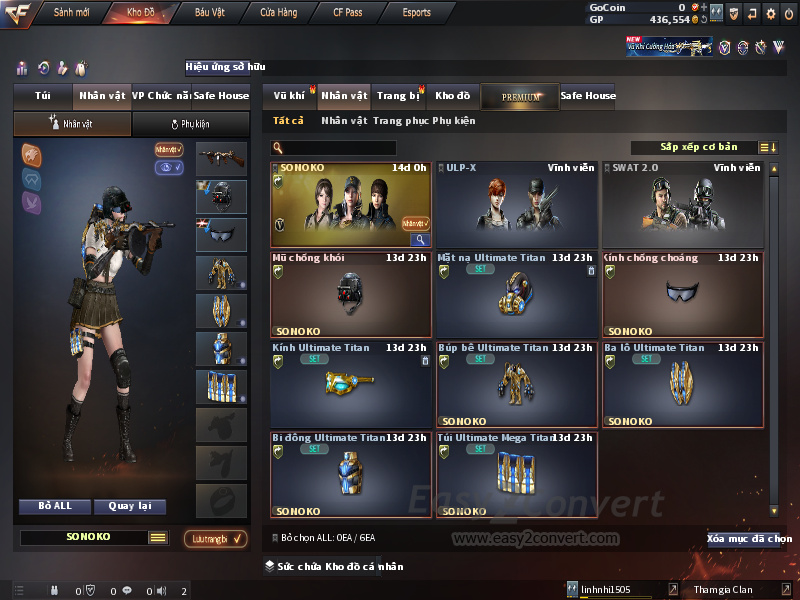
Task: Open the Cửa Hàng shop
Action: pyautogui.click(x=278, y=13)
